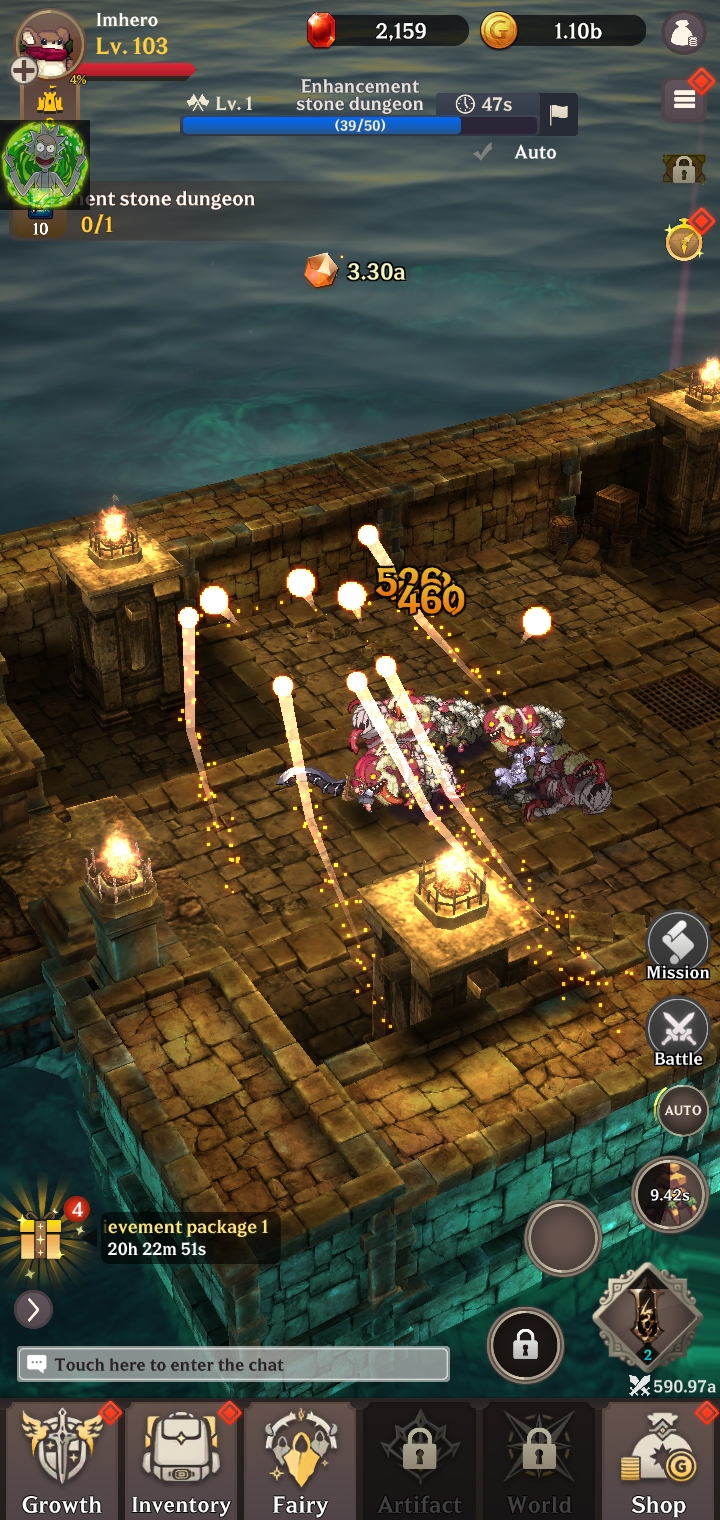This screenshot has width=720, height=1520.
Task: Open the money bag icon
Action: [684, 33]
